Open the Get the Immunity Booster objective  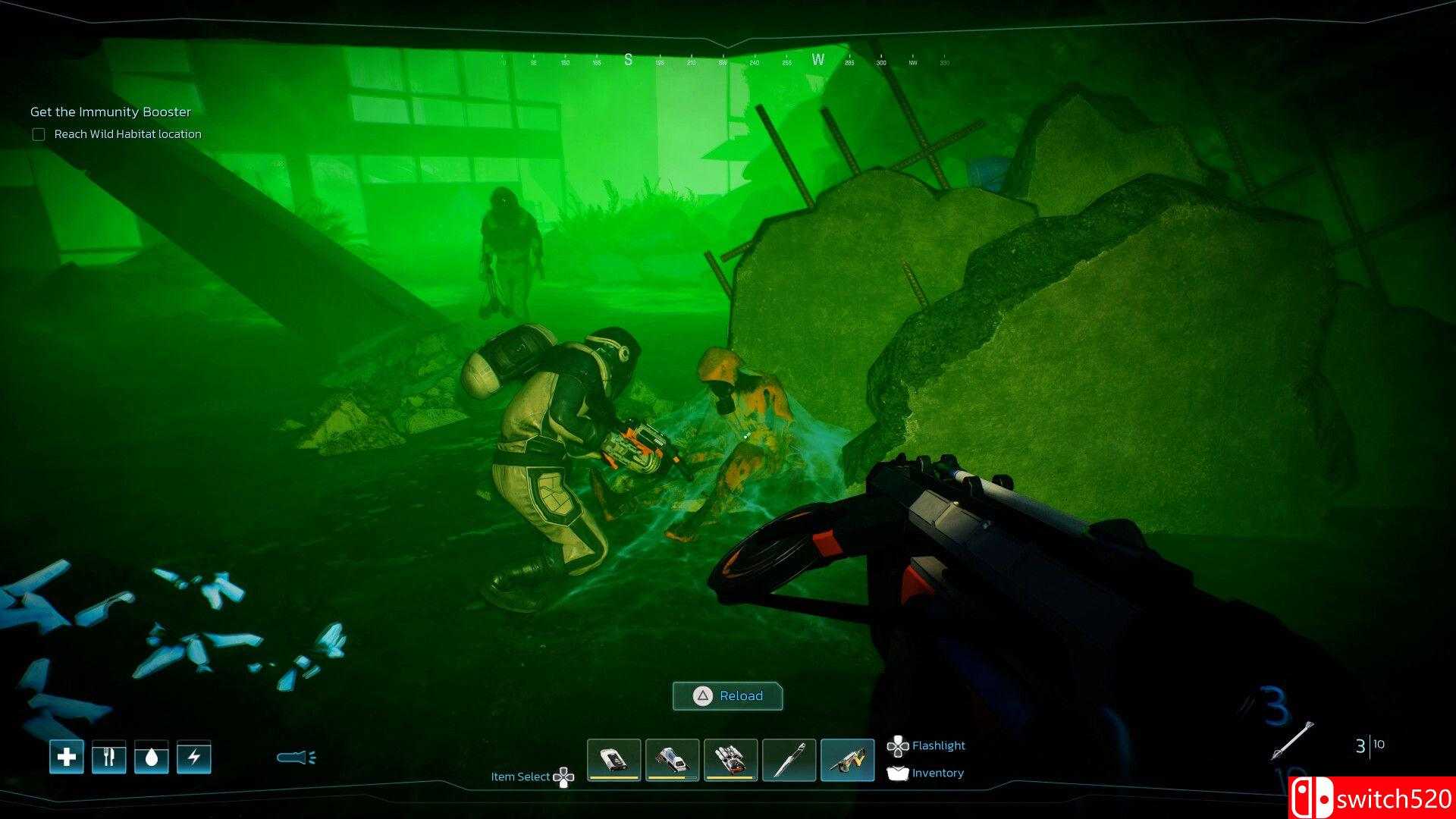coord(111,111)
